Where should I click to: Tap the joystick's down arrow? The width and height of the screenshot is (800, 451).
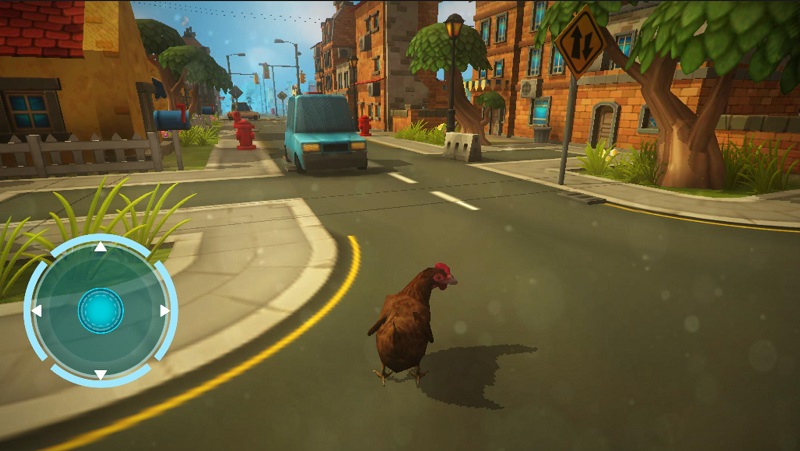[x=100, y=375]
